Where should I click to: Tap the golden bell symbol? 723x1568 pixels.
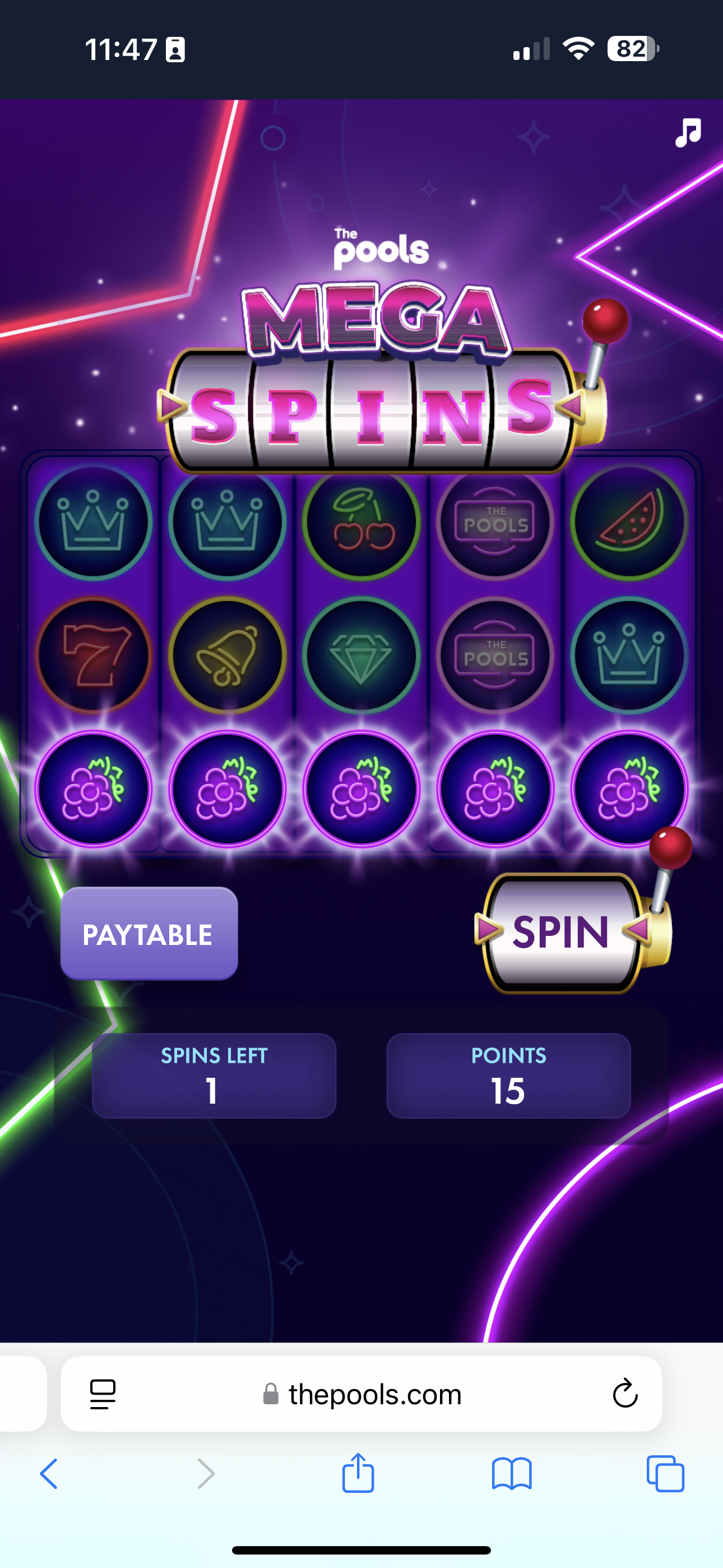click(x=228, y=656)
